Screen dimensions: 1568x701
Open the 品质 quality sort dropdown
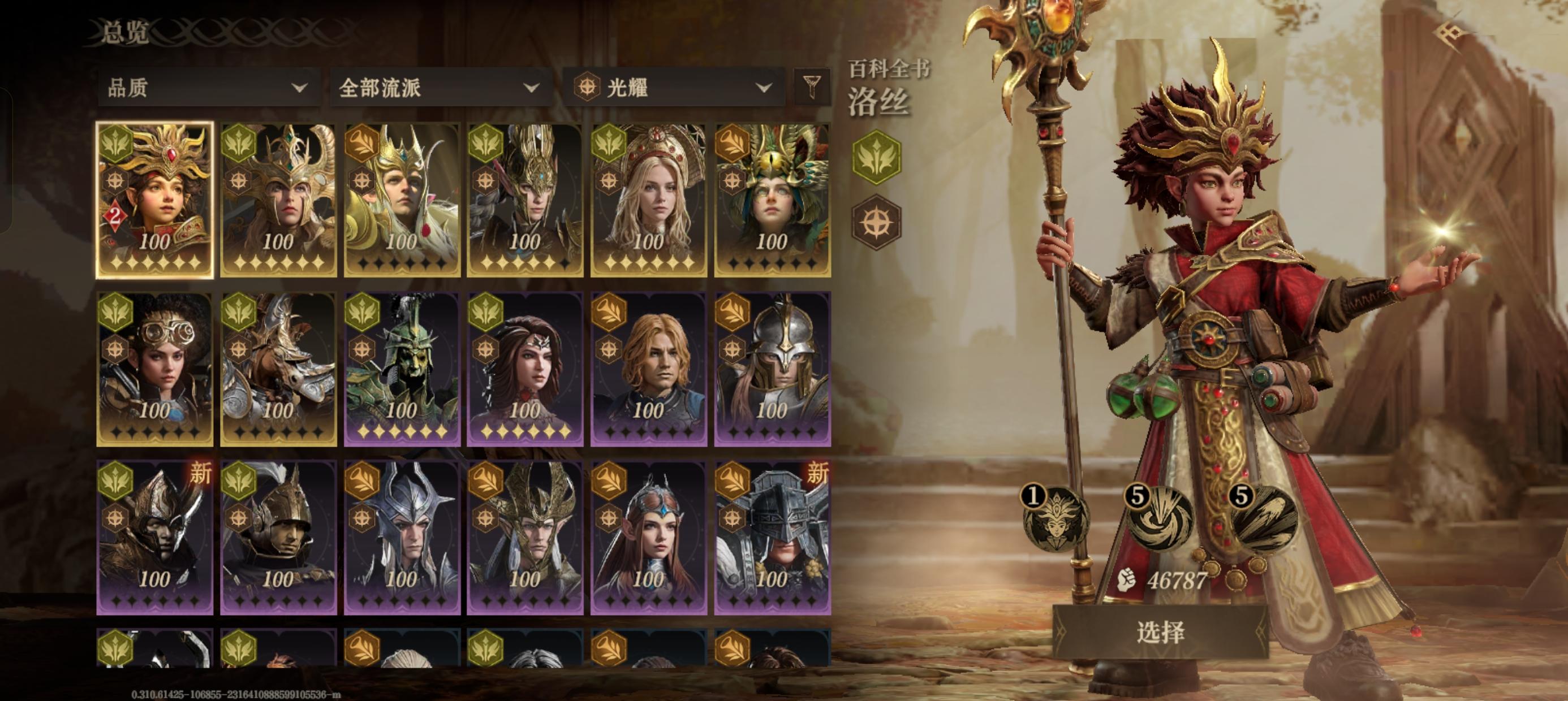(207, 88)
